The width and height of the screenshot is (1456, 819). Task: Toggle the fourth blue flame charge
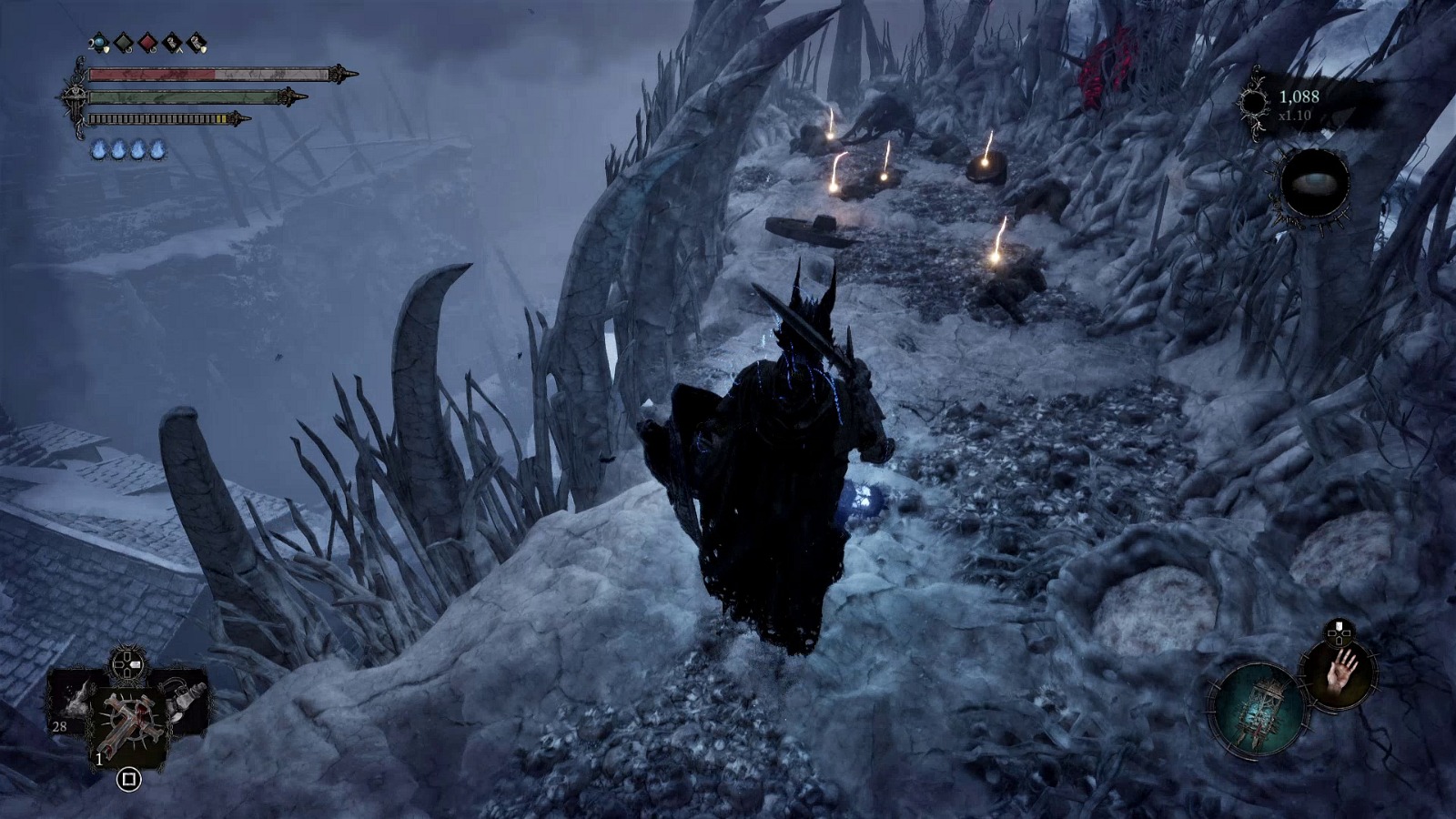157,148
